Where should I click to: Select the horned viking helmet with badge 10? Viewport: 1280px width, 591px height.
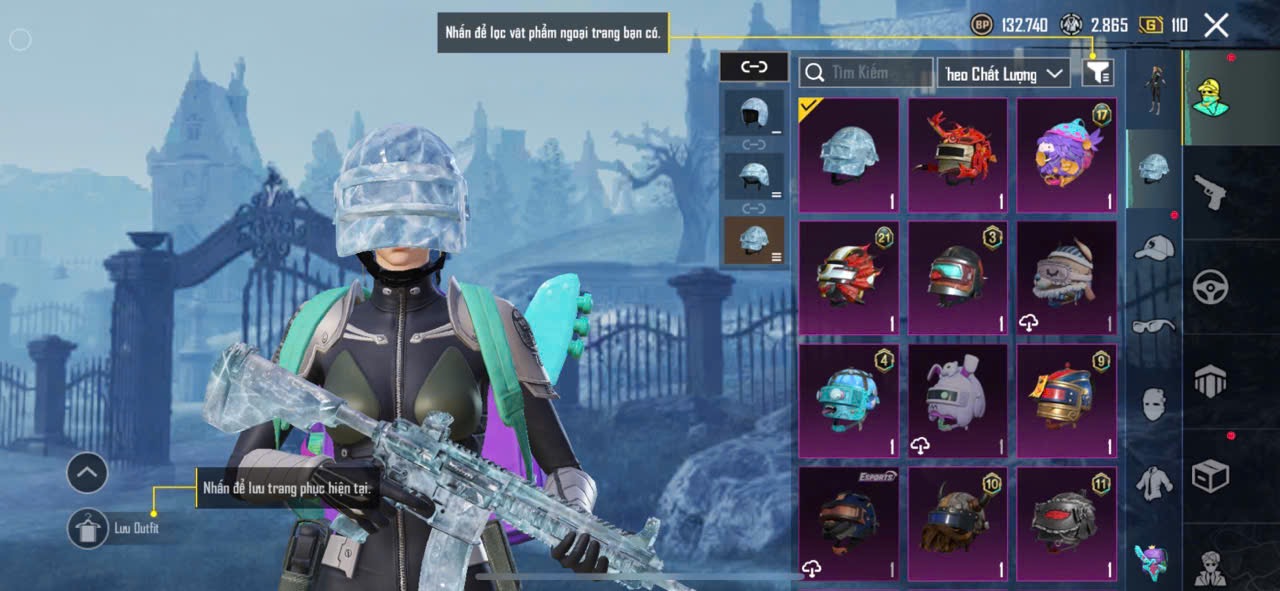958,523
